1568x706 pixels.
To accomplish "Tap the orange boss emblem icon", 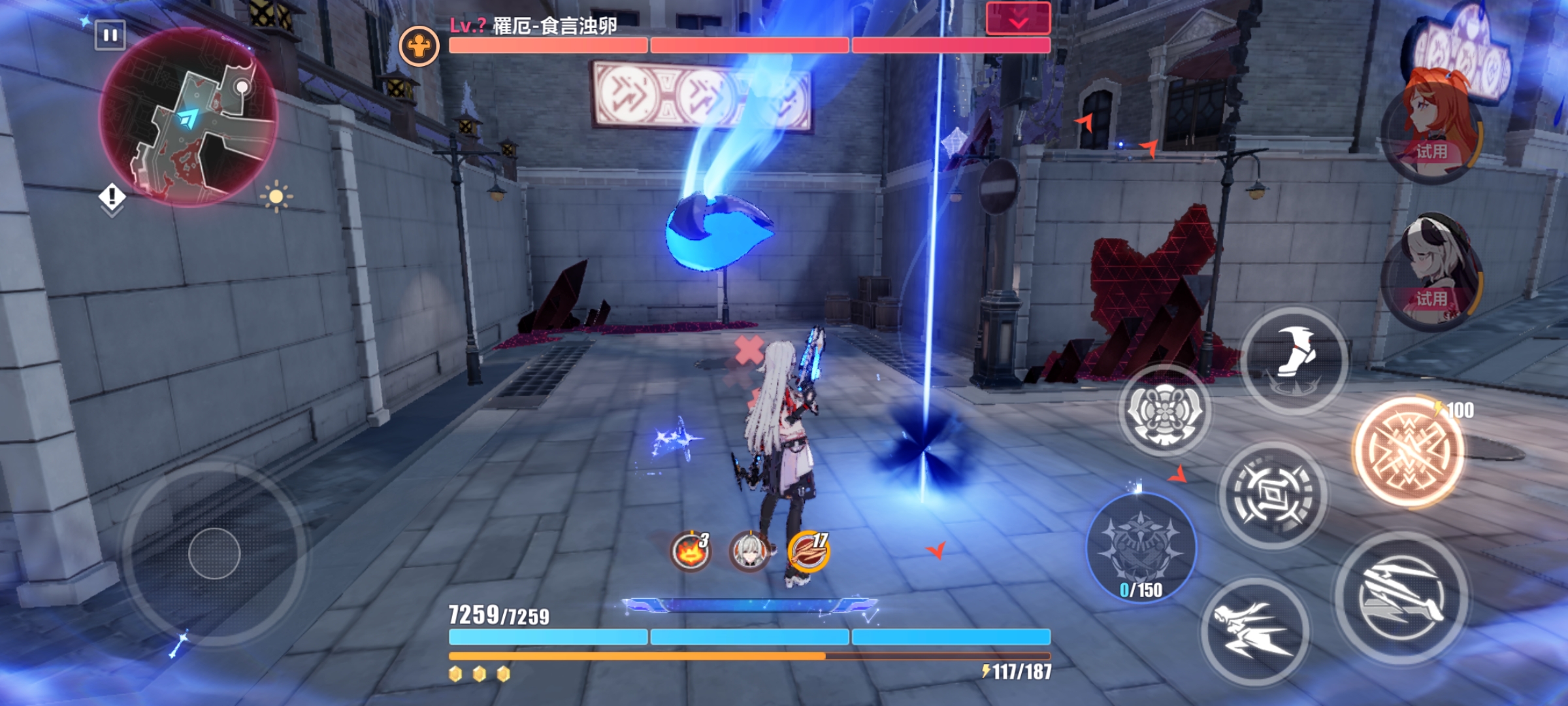I will coord(419,46).
